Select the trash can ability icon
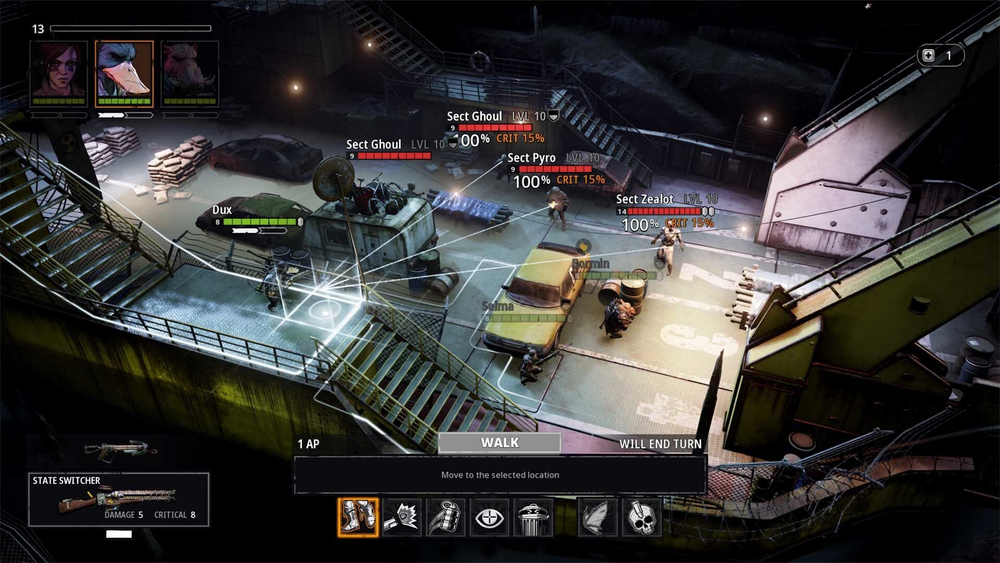1000x563 pixels. click(x=533, y=517)
